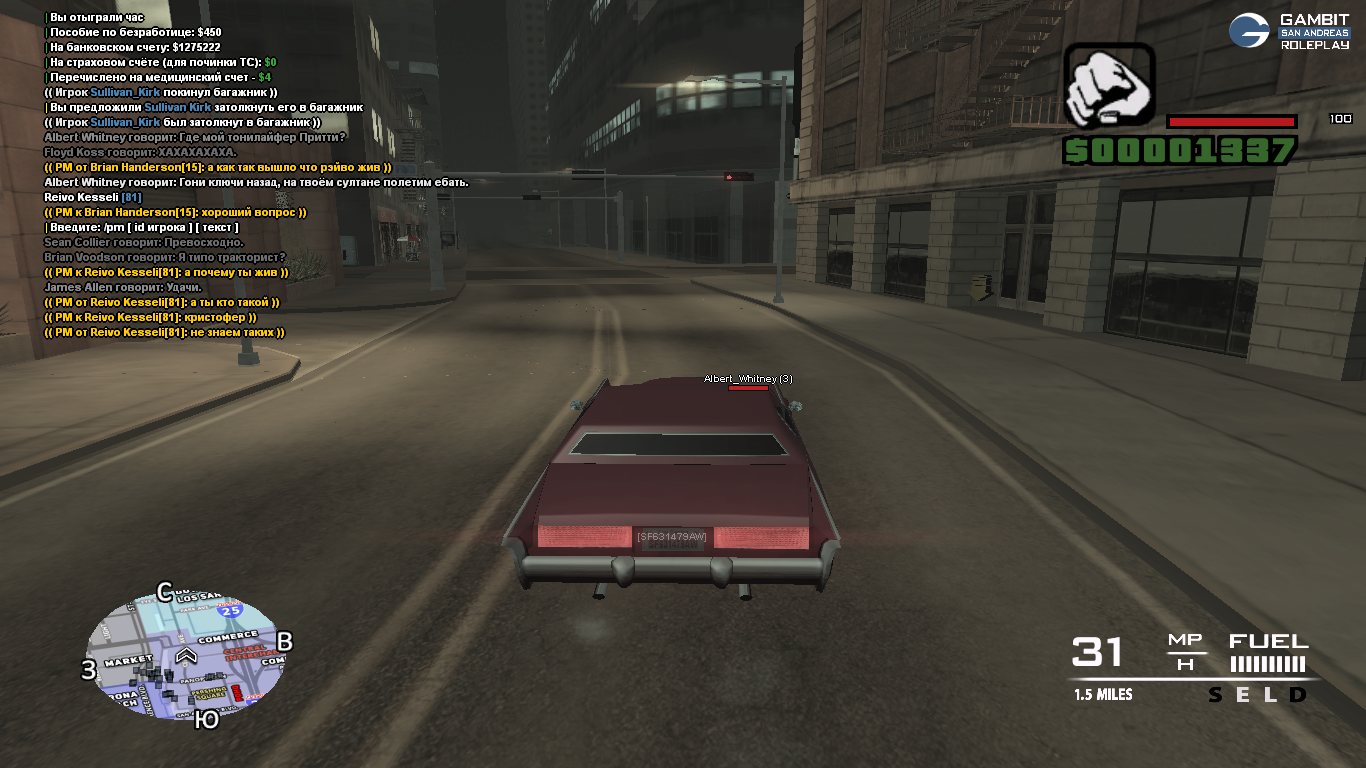Click the PM to Brian Handerson "хороший вопрос"
This screenshot has height=768, width=1366.
pos(175,213)
